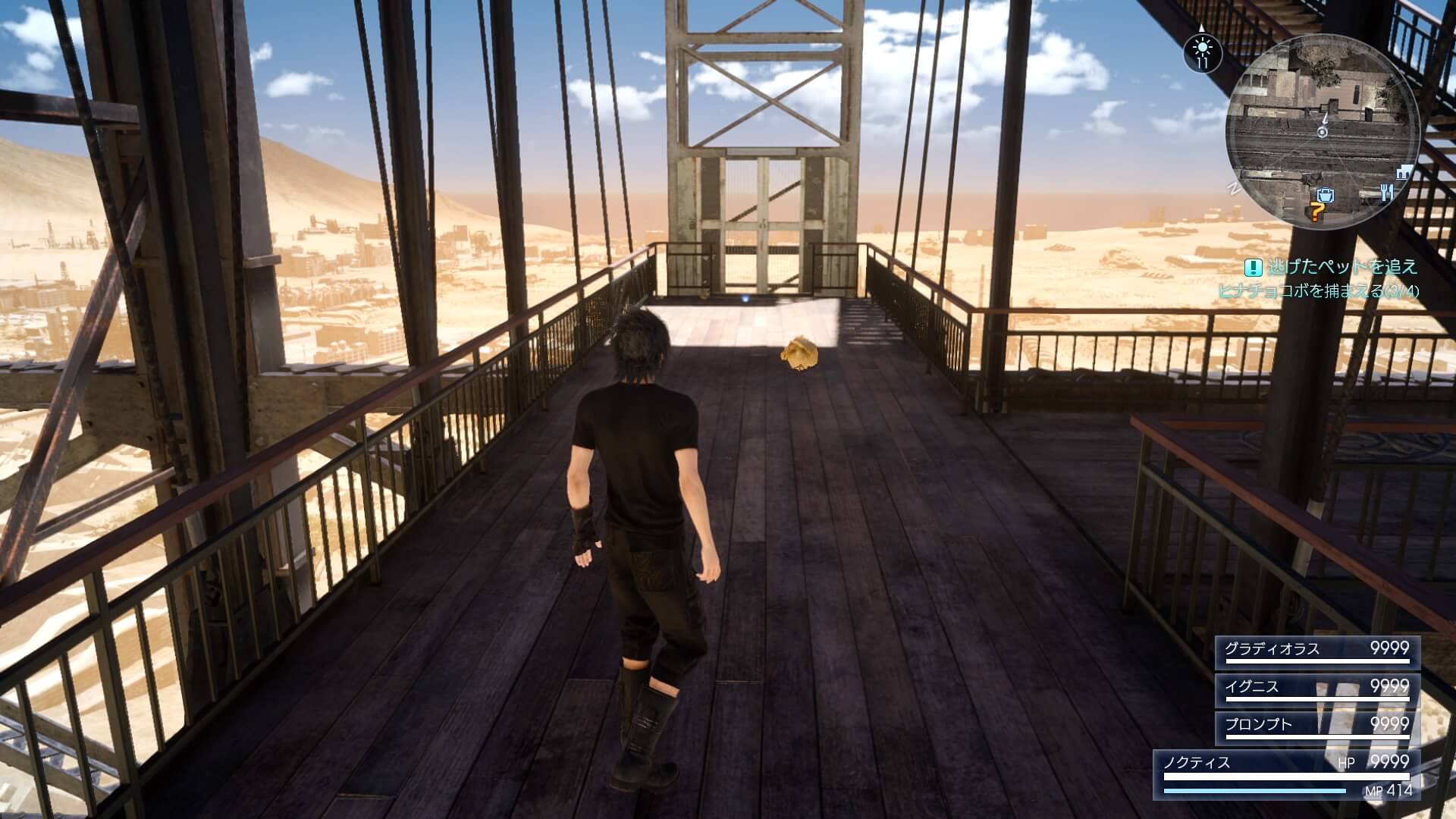The image size is (1456, 819).
Task: Select the diner fork-and-knife icon on the minimap
Action: [1386, 192]
